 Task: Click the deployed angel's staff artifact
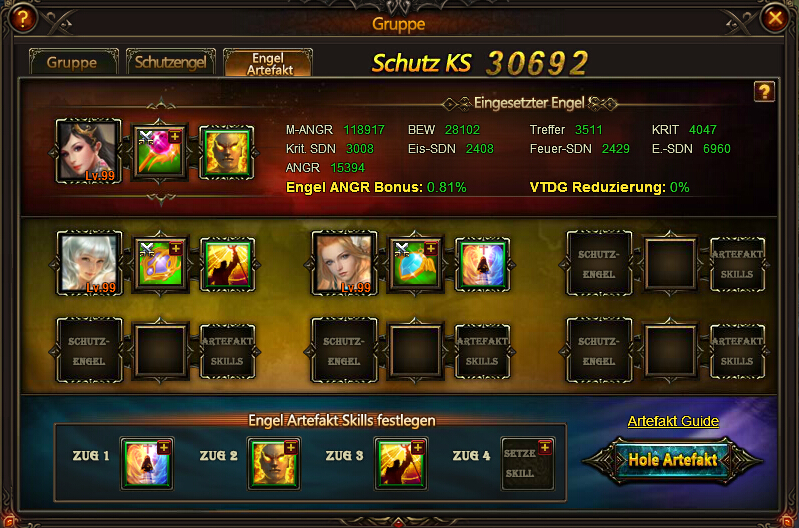tap(160, 151)
